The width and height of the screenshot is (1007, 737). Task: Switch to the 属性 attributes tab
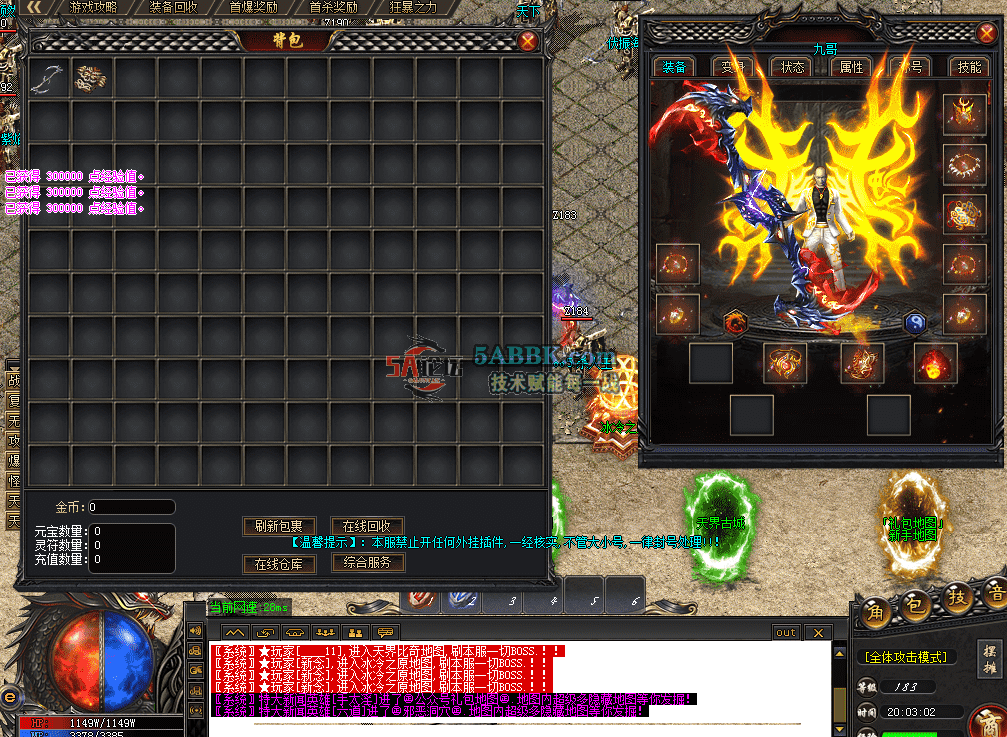(x=851, y=67)
